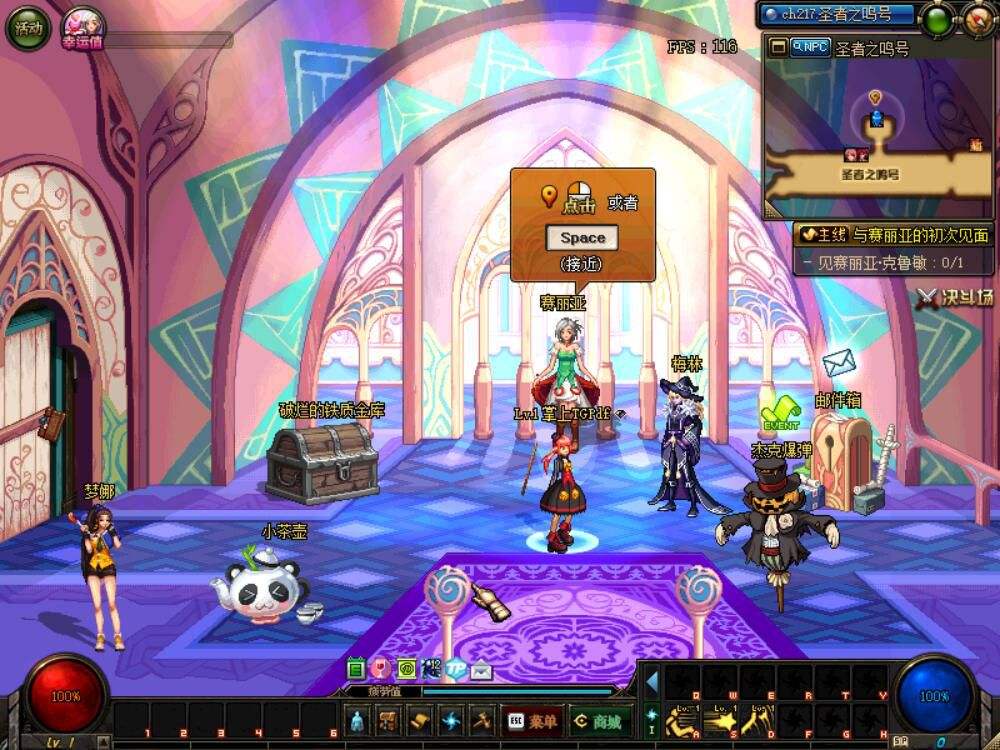Click the blue arrow to collapse the skill bar
The height and width of the screenshot is (750, 1000).
pos(651,682)
